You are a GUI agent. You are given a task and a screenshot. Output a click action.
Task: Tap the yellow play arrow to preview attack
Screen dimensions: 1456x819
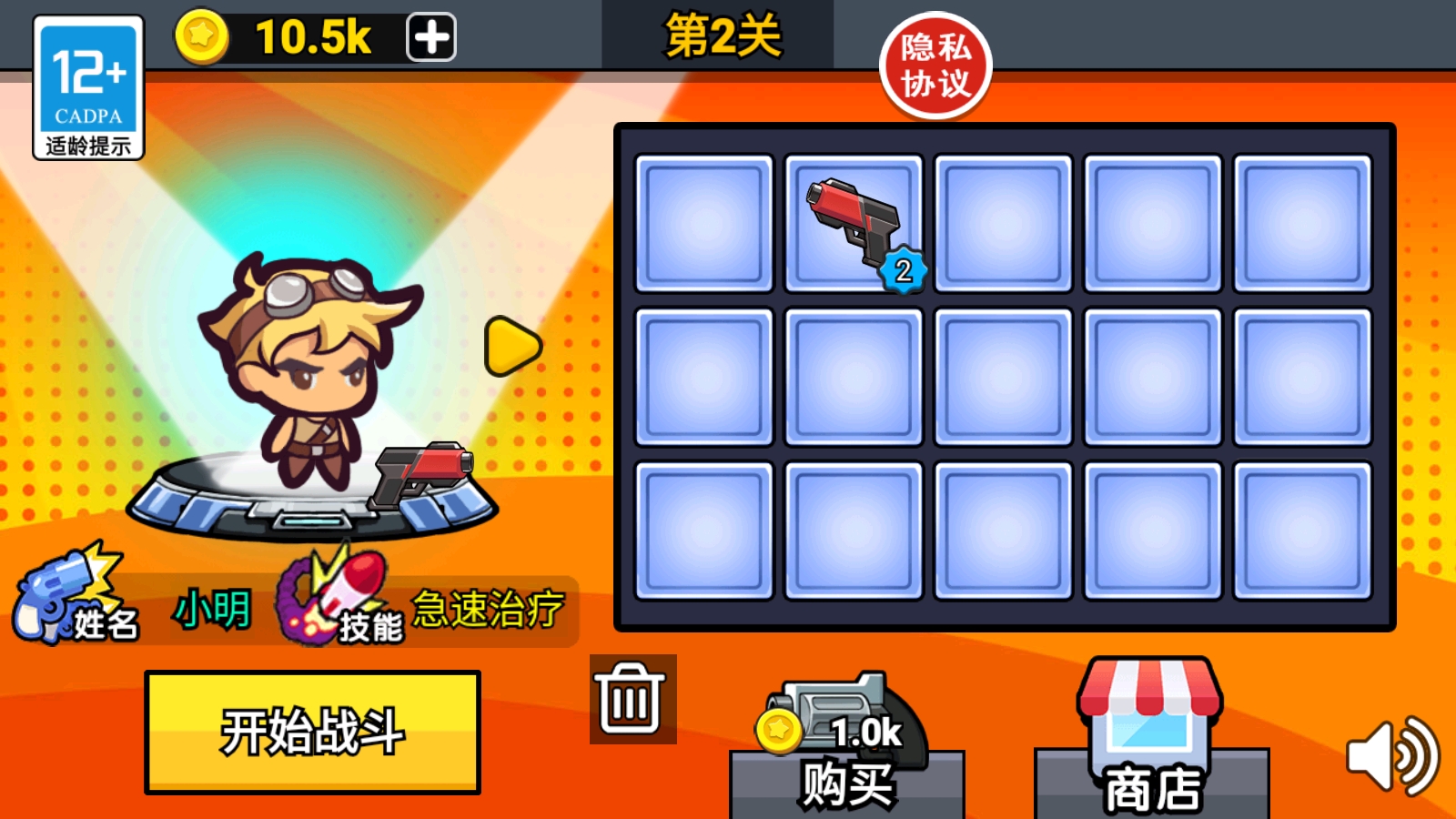[510, 346]
